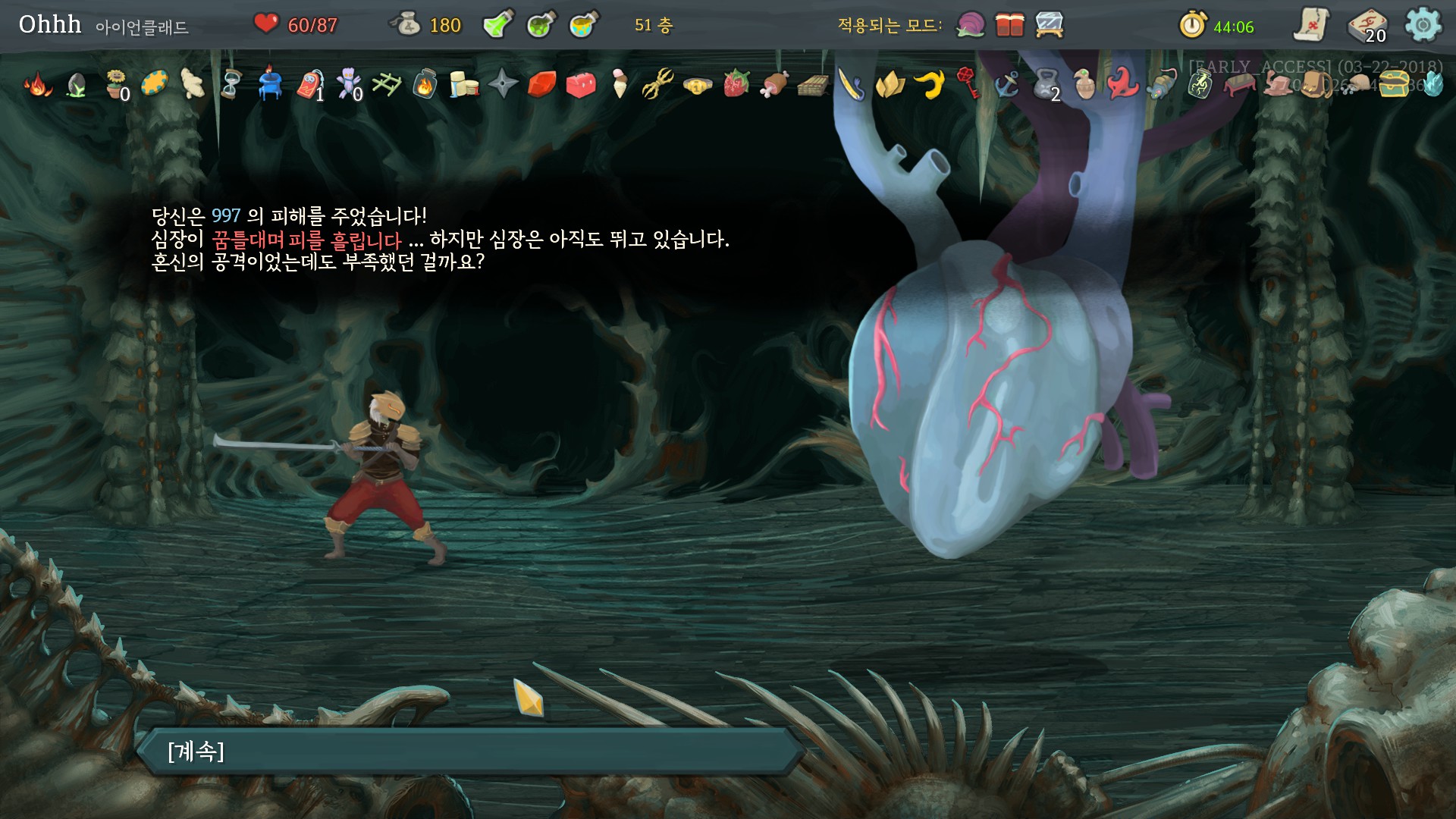Screen dimensions: 1456x819
Task: Inspect the Burning Blood flame relic
Action: [x=37, y=84]
